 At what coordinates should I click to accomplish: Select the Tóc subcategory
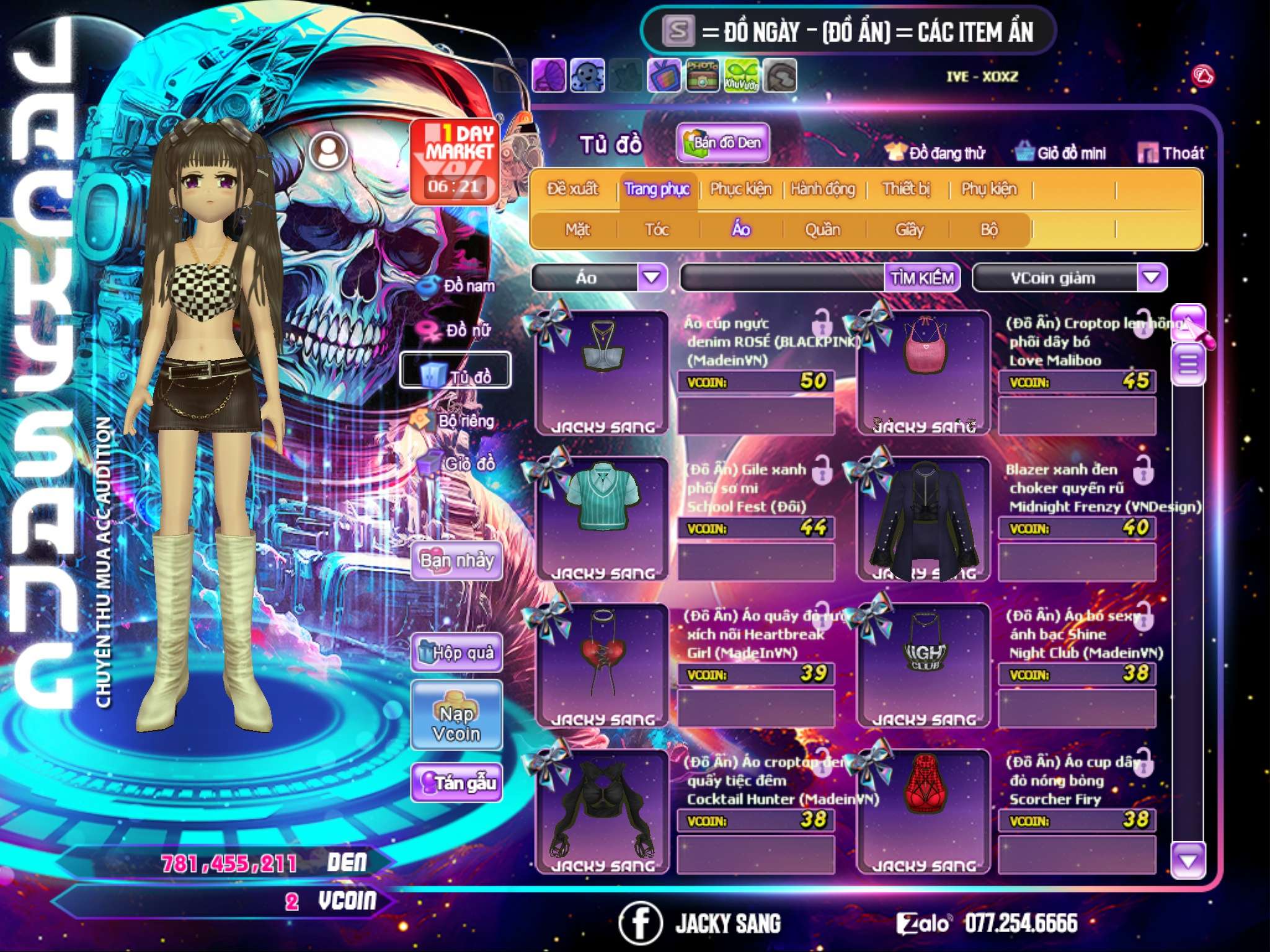click(x=657, y=230)
